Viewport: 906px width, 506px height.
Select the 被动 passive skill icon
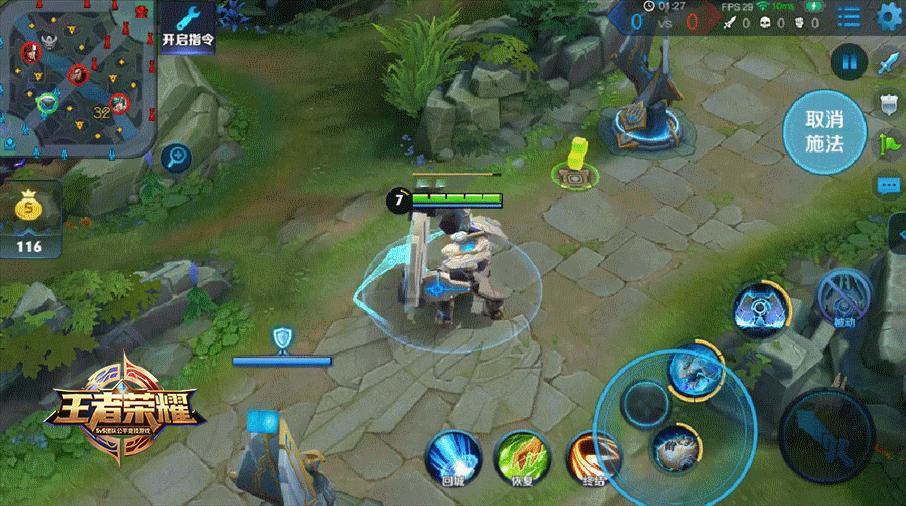coord(845,298)
